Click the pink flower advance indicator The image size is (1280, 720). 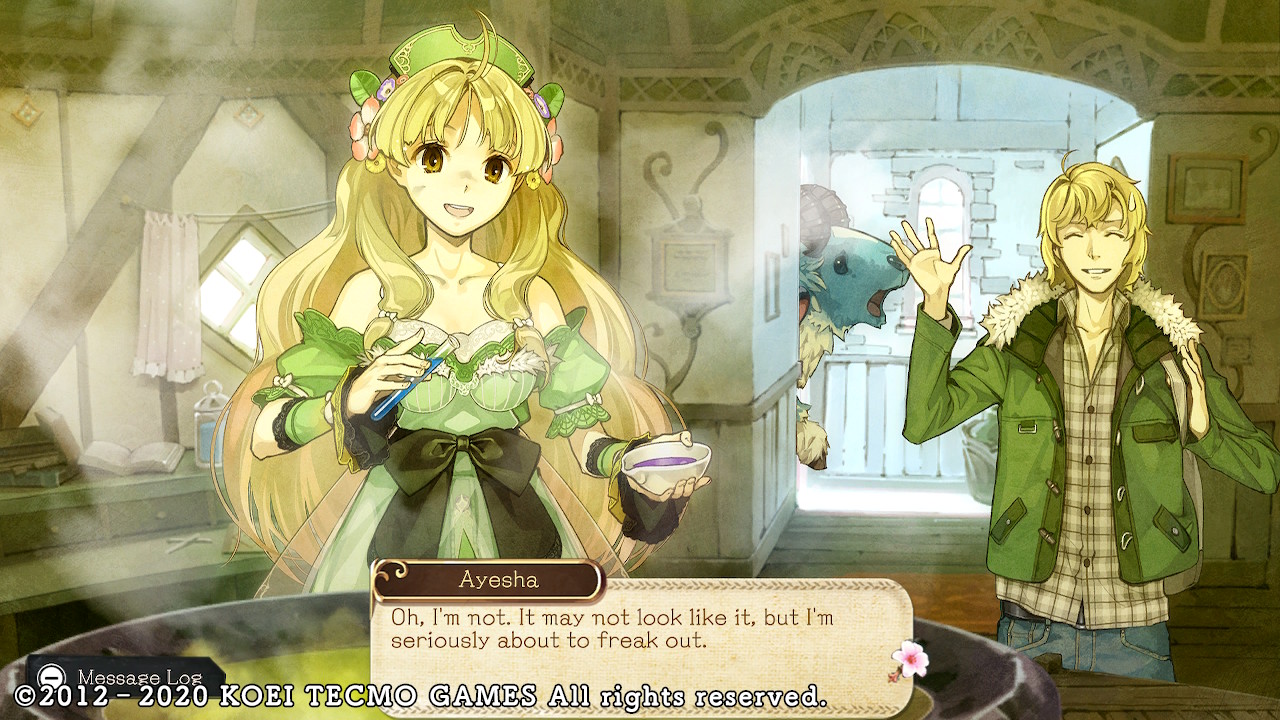908,659
